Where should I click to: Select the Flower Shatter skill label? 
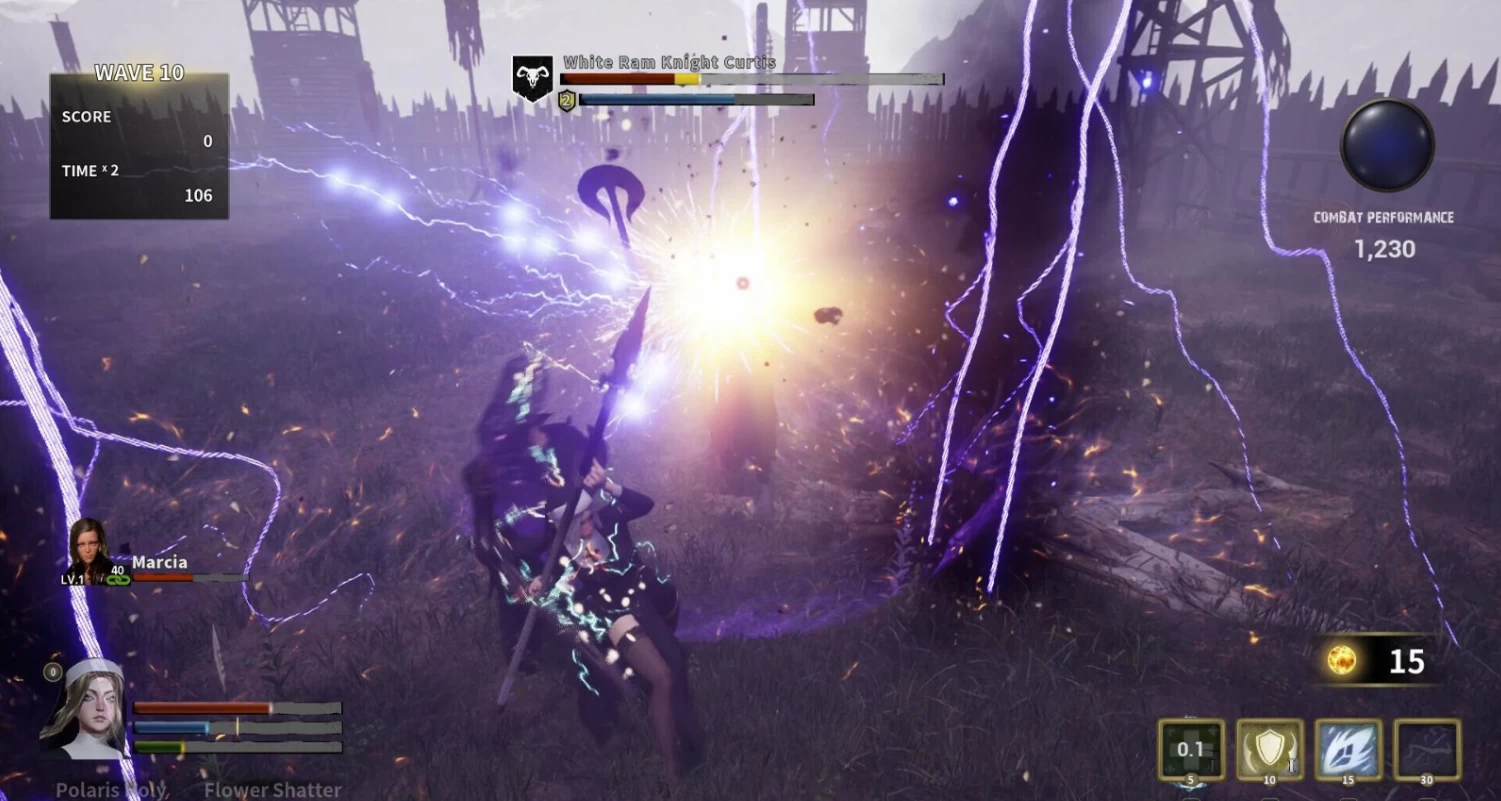272,790
